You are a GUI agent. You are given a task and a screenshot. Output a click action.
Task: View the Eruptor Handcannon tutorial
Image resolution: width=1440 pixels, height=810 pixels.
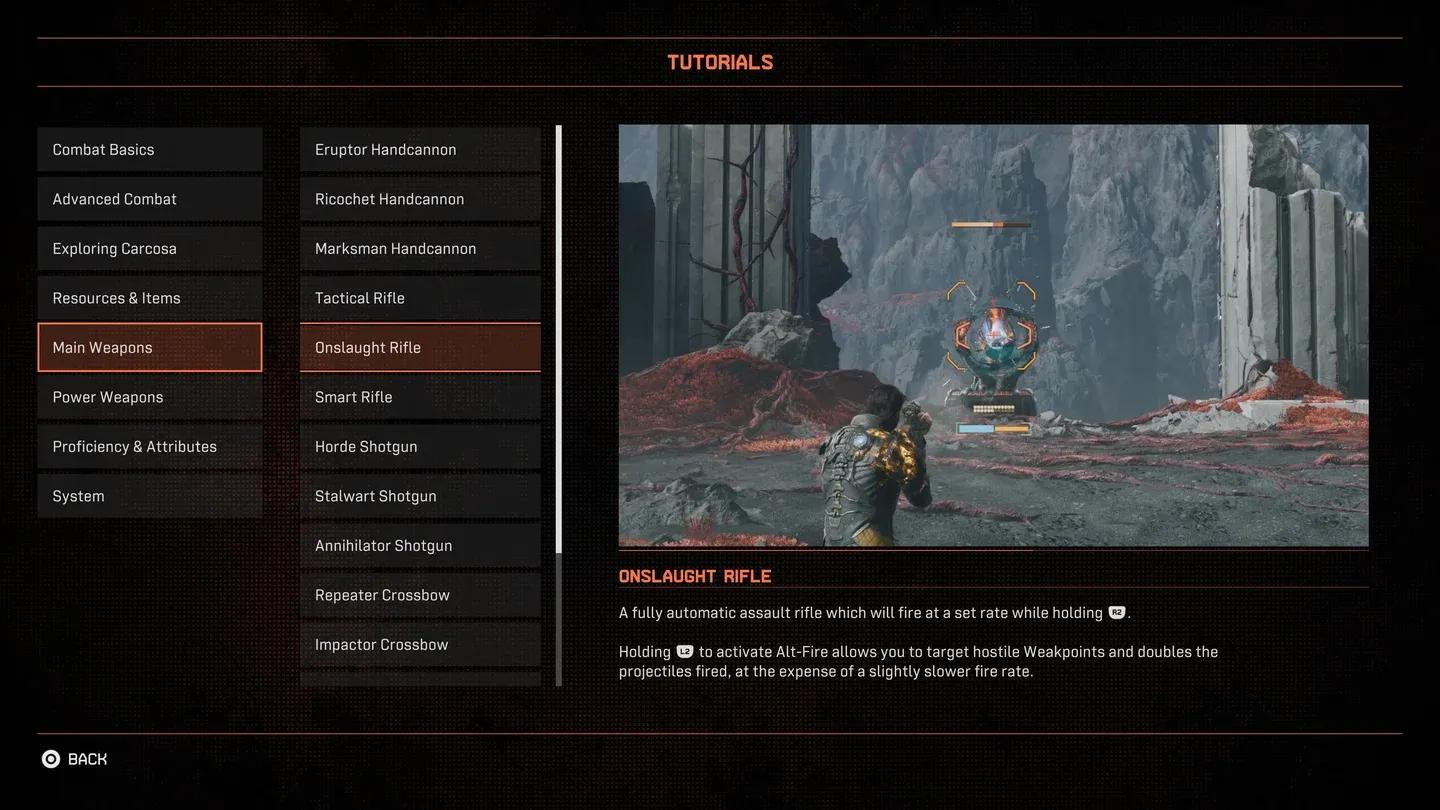(419, 148)
